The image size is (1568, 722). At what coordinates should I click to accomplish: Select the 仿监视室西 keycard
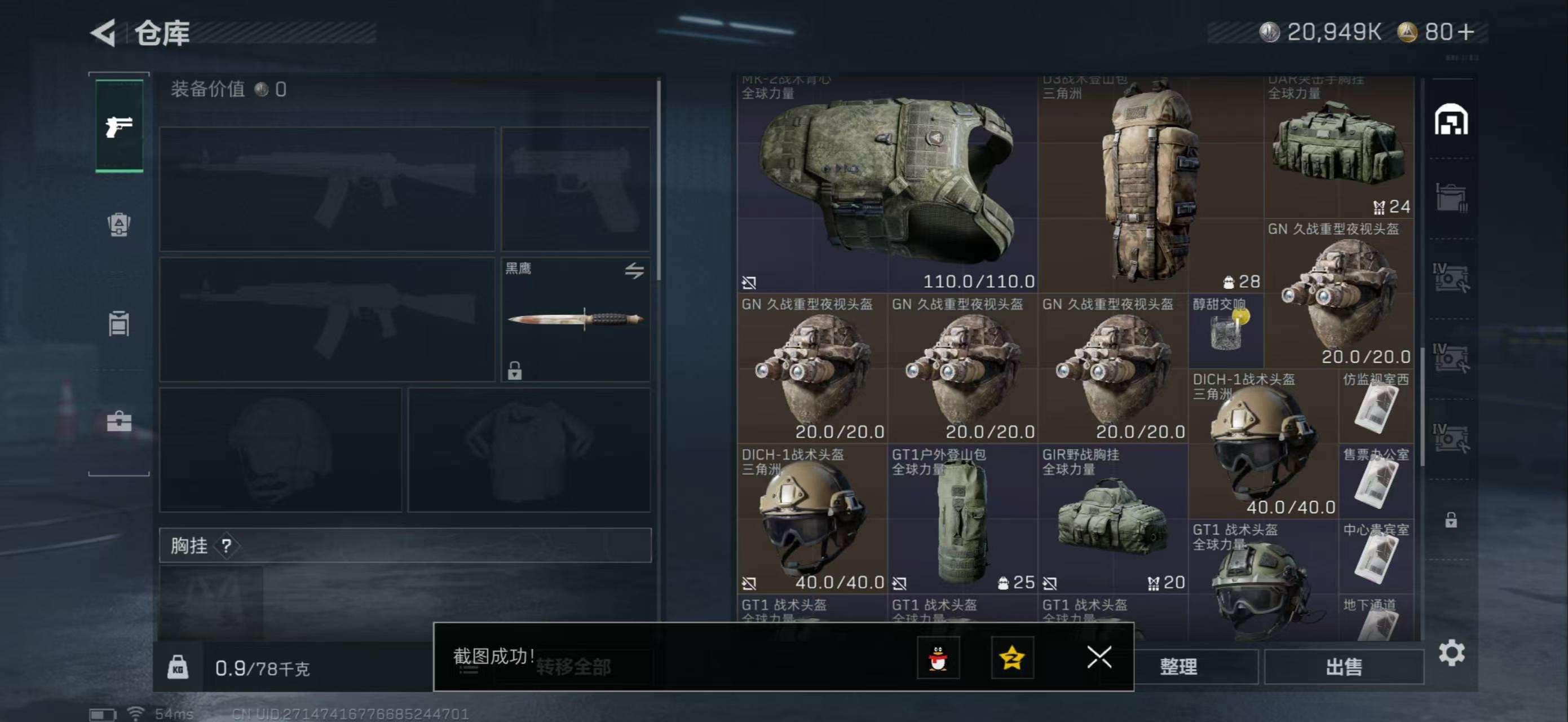[1376, 406]
